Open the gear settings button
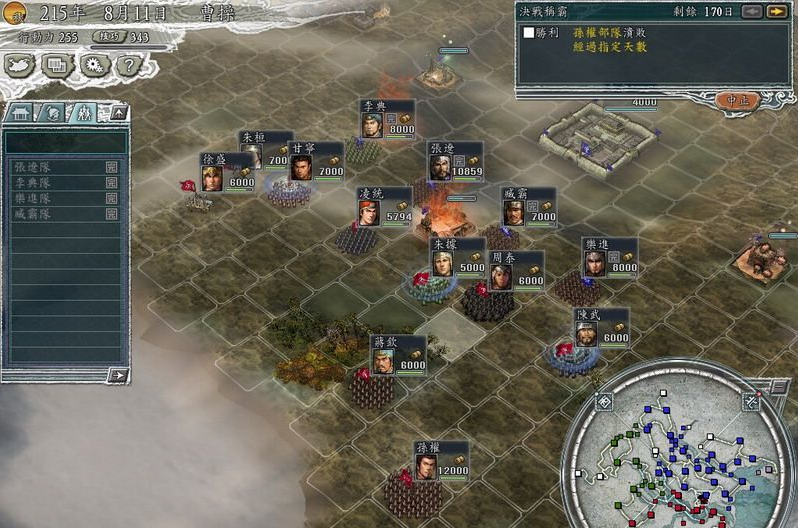Viewport: 798px width, 528px height. pyautogui.click(x=93, y=65)
